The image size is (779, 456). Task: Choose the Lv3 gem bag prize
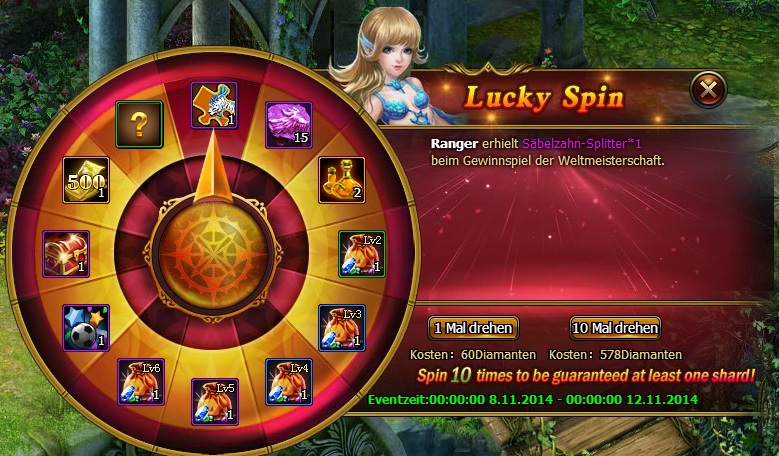(341, 327)
